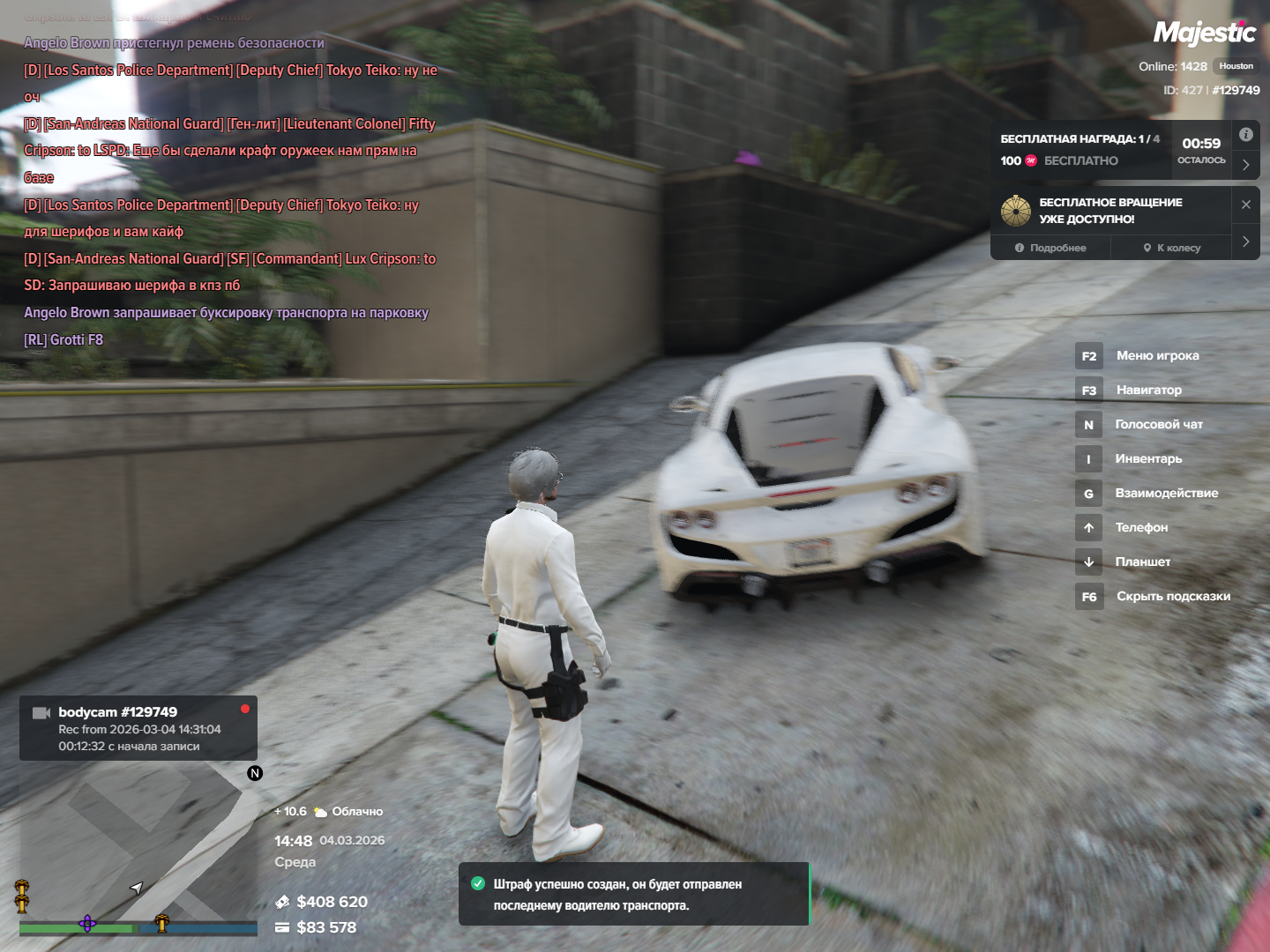Open the free reward info icon
The height and width of the screenshot is (952, 1270).
[1245, 135]
